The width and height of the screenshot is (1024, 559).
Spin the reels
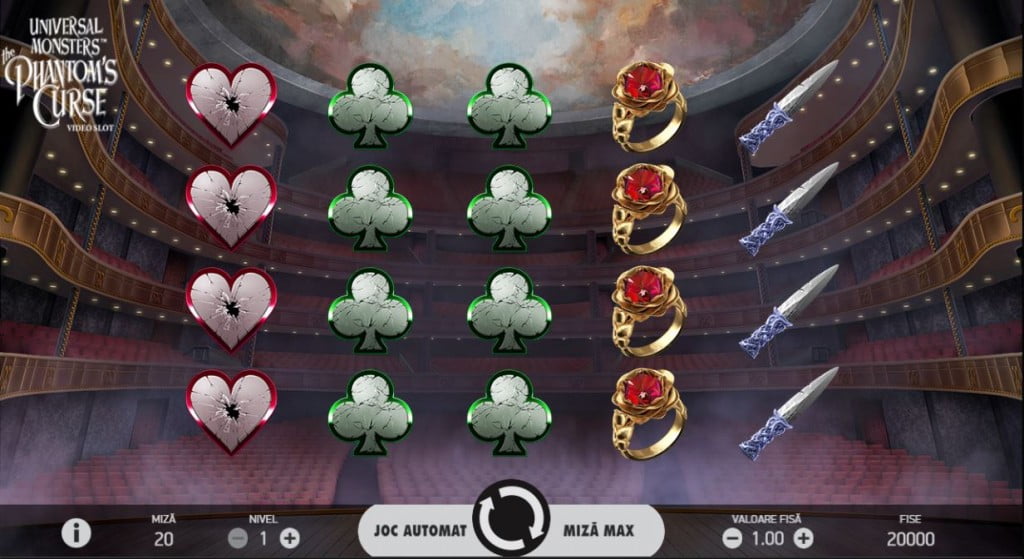tap(511, 520)
